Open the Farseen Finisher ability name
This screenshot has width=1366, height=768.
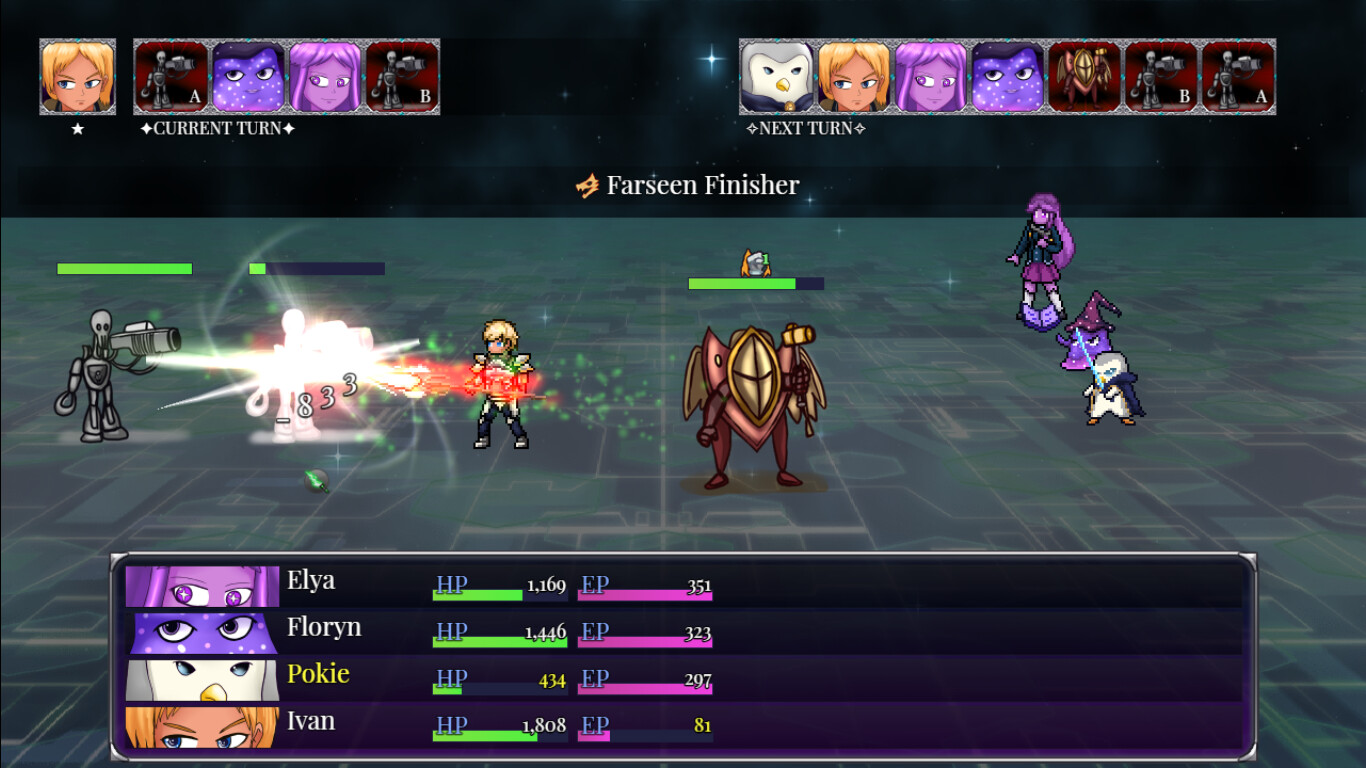point(698,184)
